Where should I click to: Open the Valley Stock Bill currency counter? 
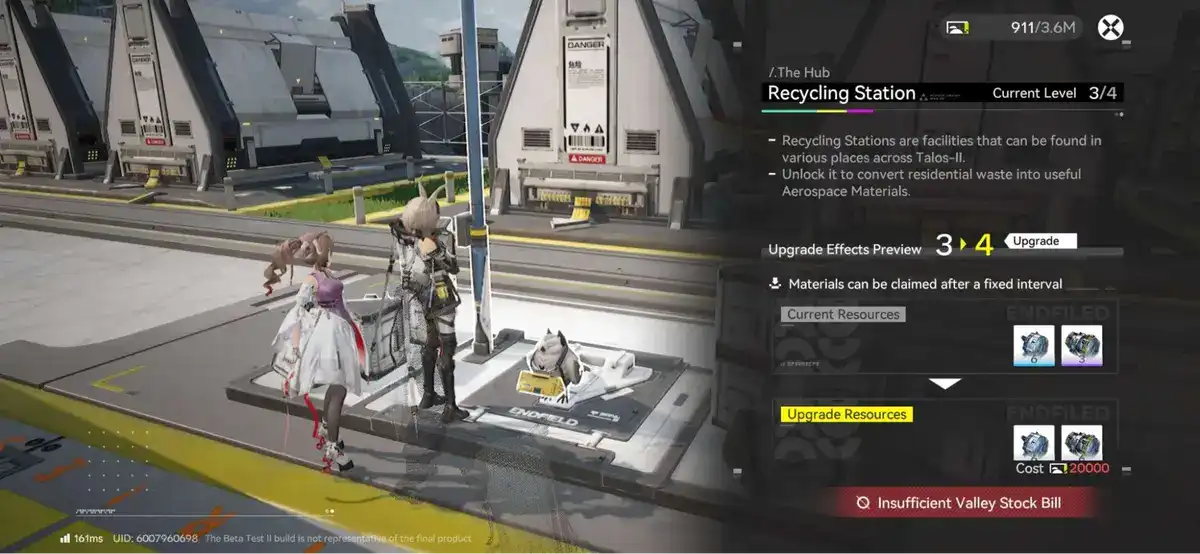(1013, 27)
